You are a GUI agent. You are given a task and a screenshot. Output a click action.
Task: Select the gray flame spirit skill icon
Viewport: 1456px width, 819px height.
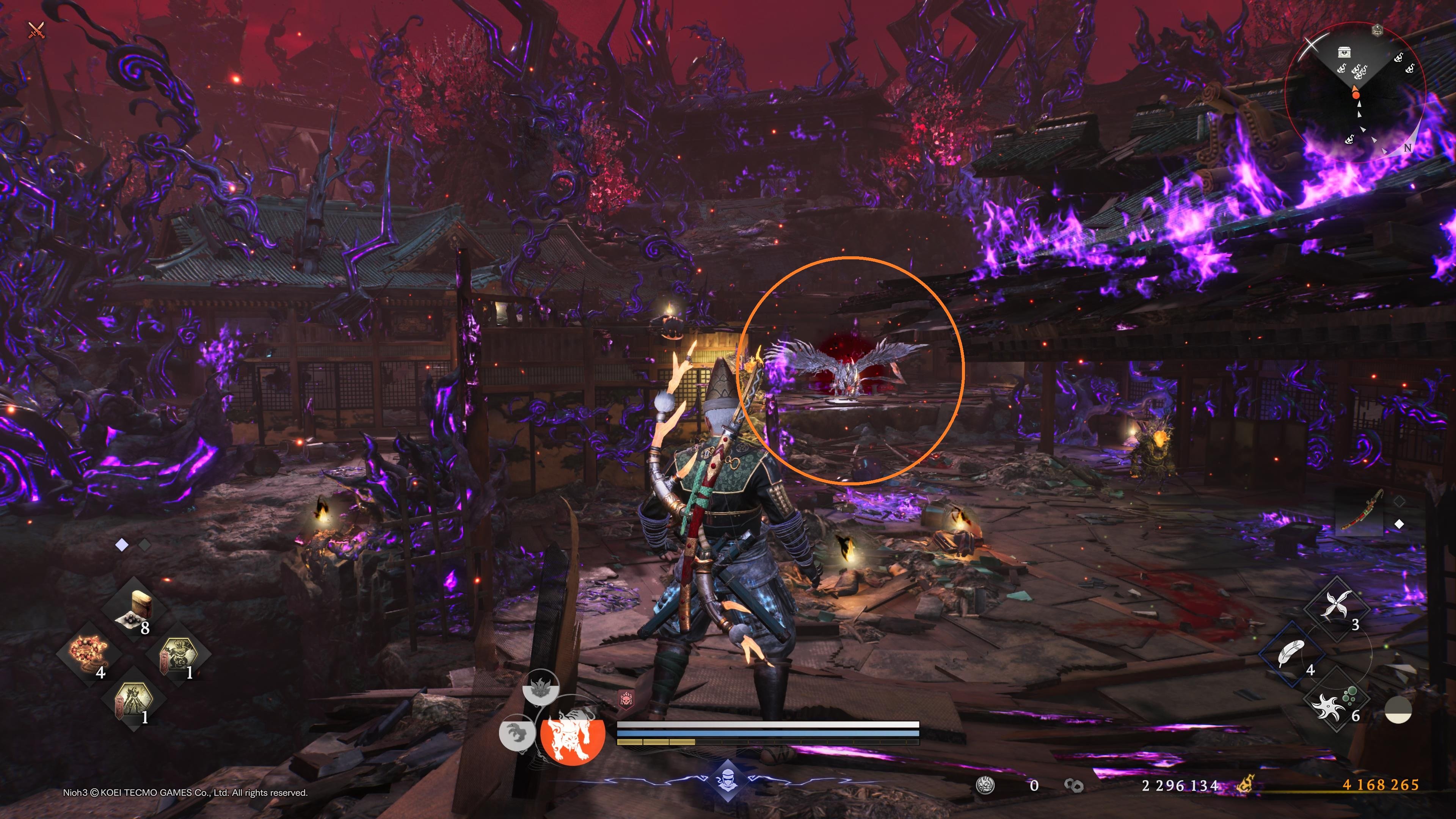[x=540, y=688]
